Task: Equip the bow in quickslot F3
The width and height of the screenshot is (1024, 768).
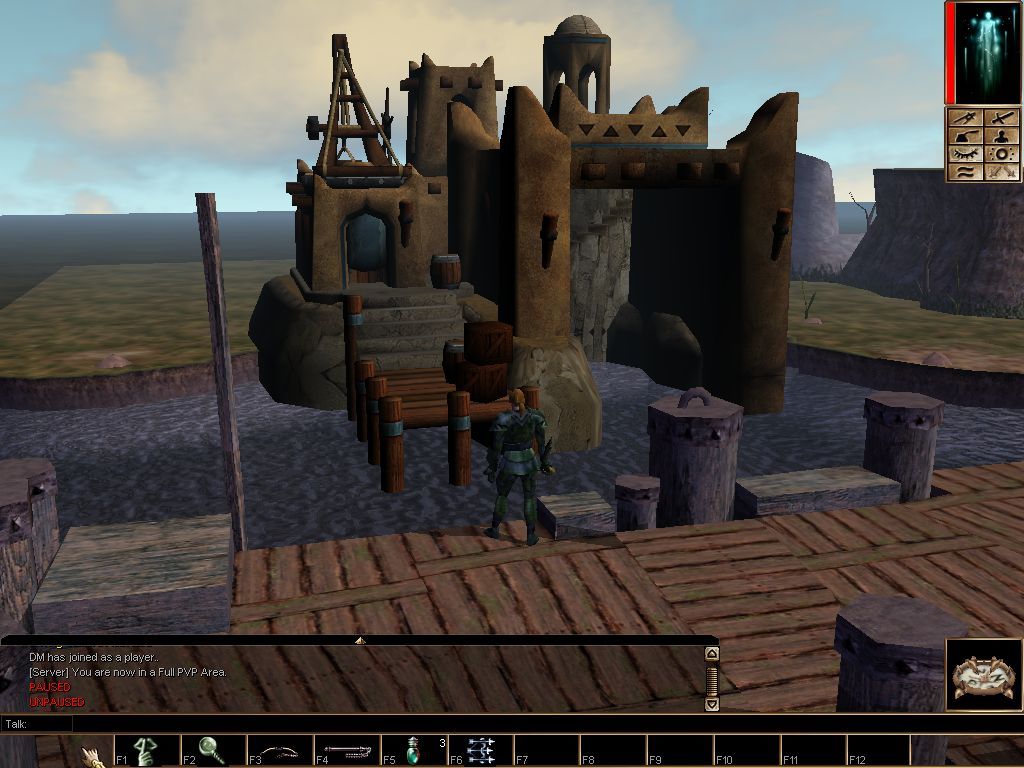Action: pyautogui.click(x=281, y=751)
